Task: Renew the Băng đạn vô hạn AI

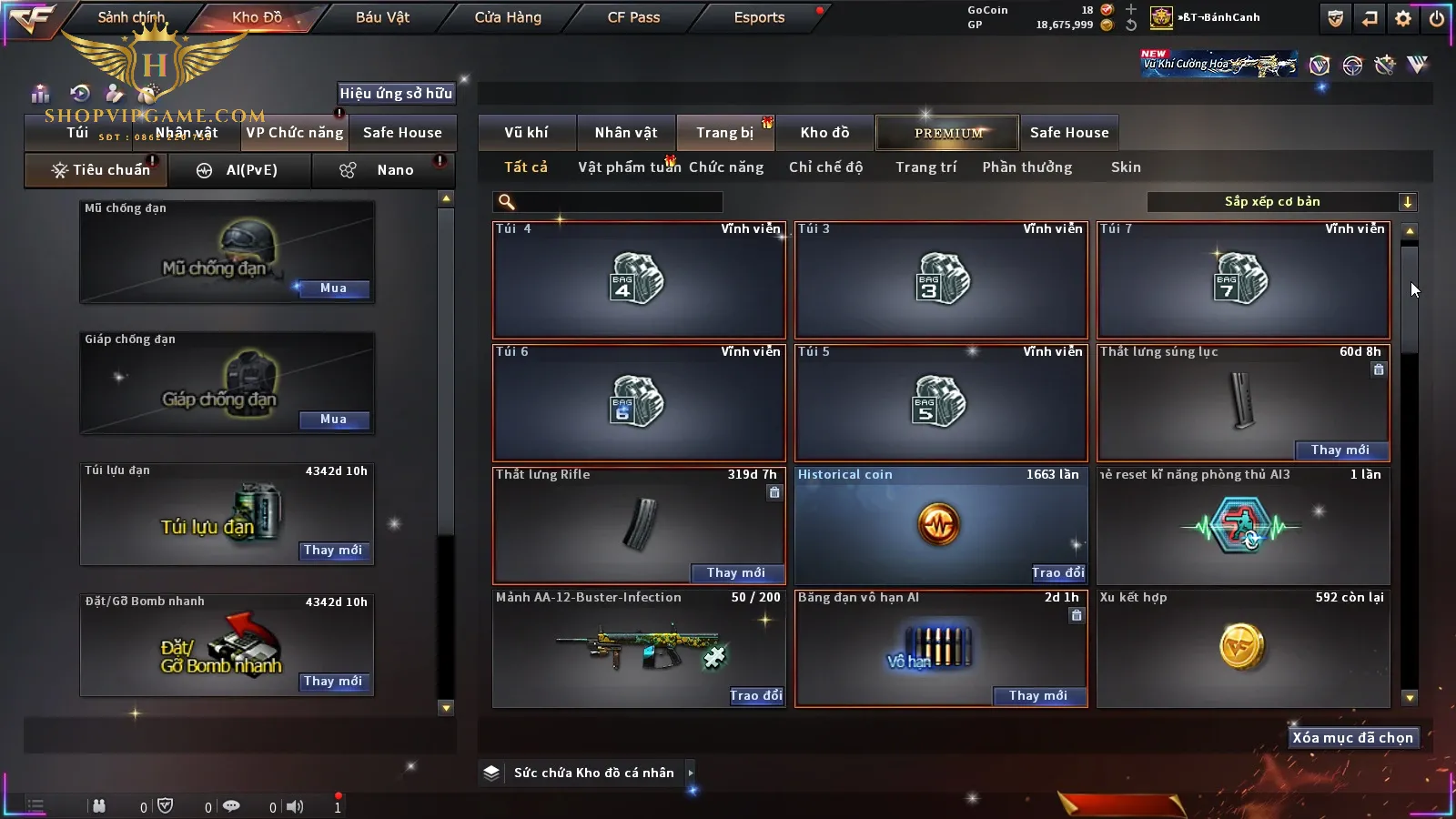Action: point(1037,695)
